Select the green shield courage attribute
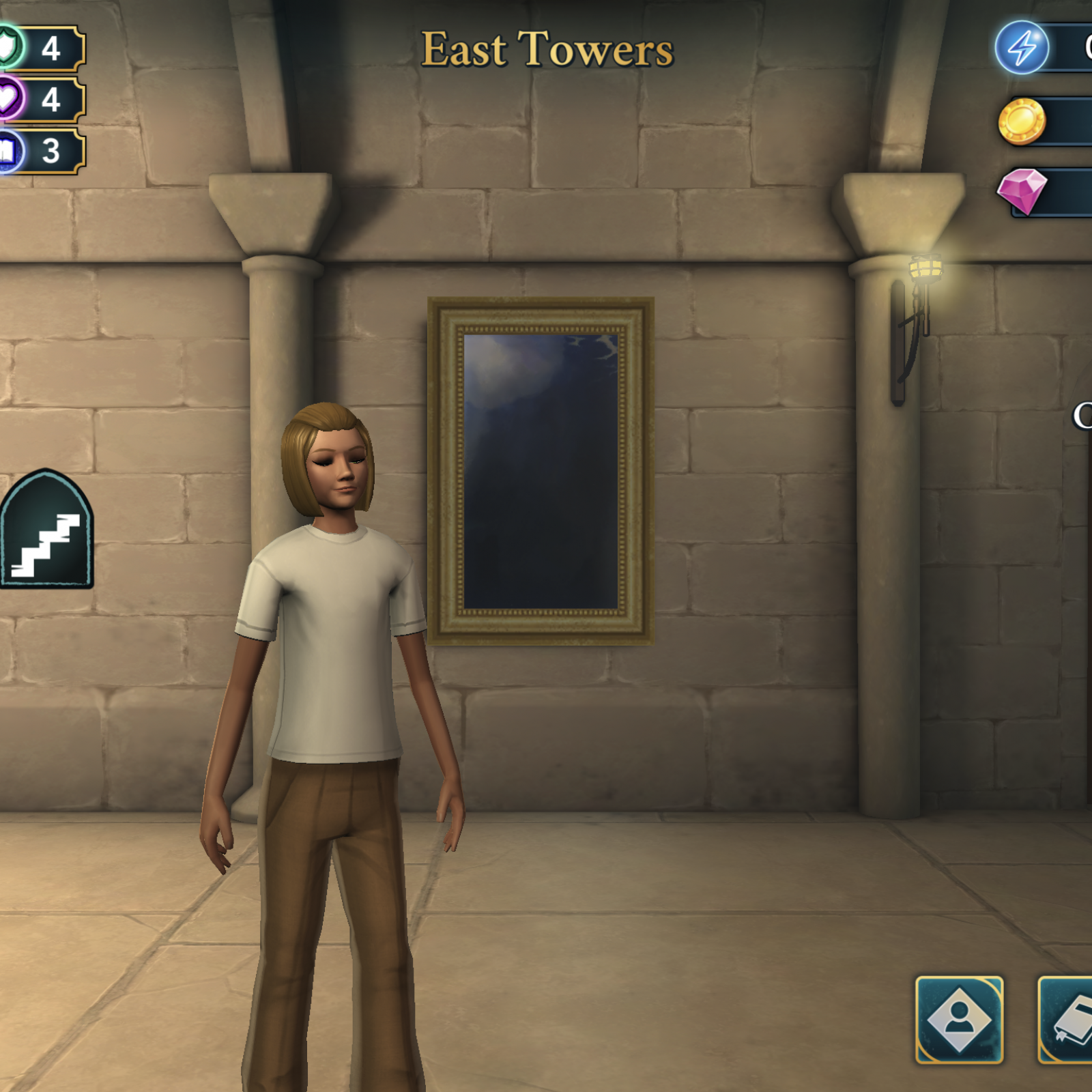Screen dimensions: 1092x1092 click(10, 48)
